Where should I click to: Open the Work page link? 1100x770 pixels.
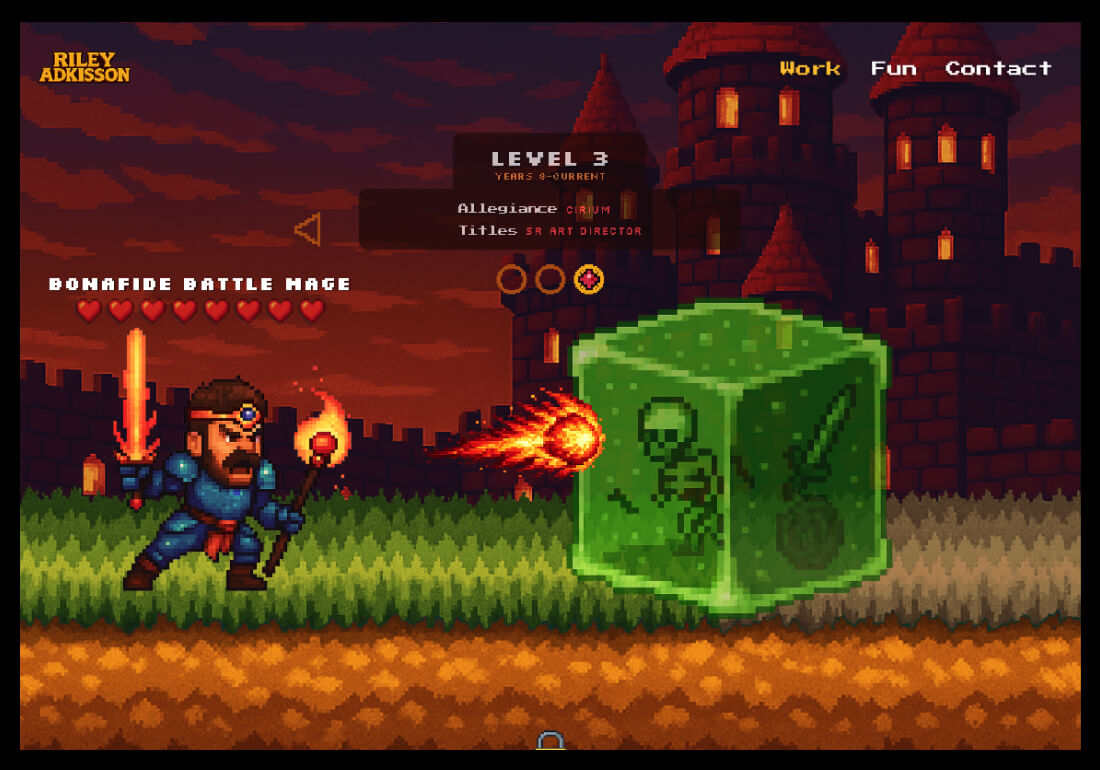pyautogui.click(x=810, y=68)
